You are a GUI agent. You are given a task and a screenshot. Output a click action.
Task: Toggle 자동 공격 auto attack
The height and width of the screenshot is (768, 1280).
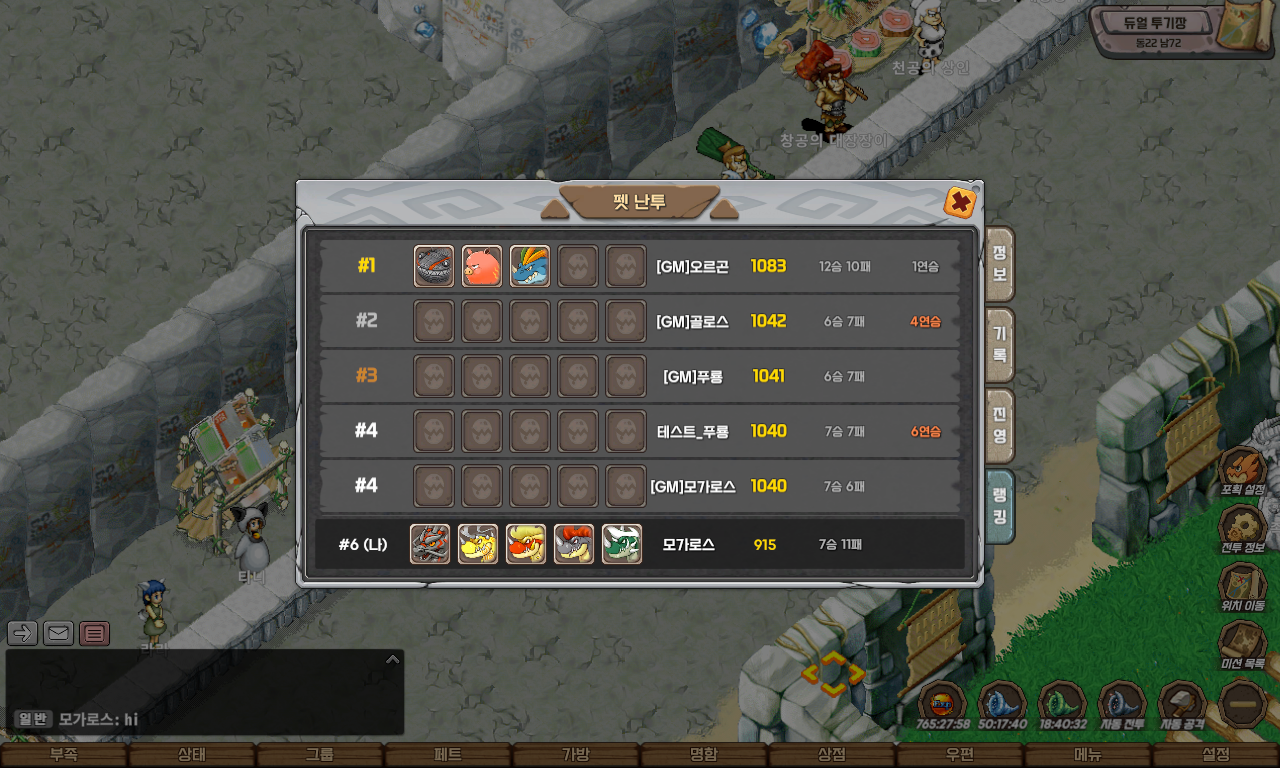pos(1182,705)
